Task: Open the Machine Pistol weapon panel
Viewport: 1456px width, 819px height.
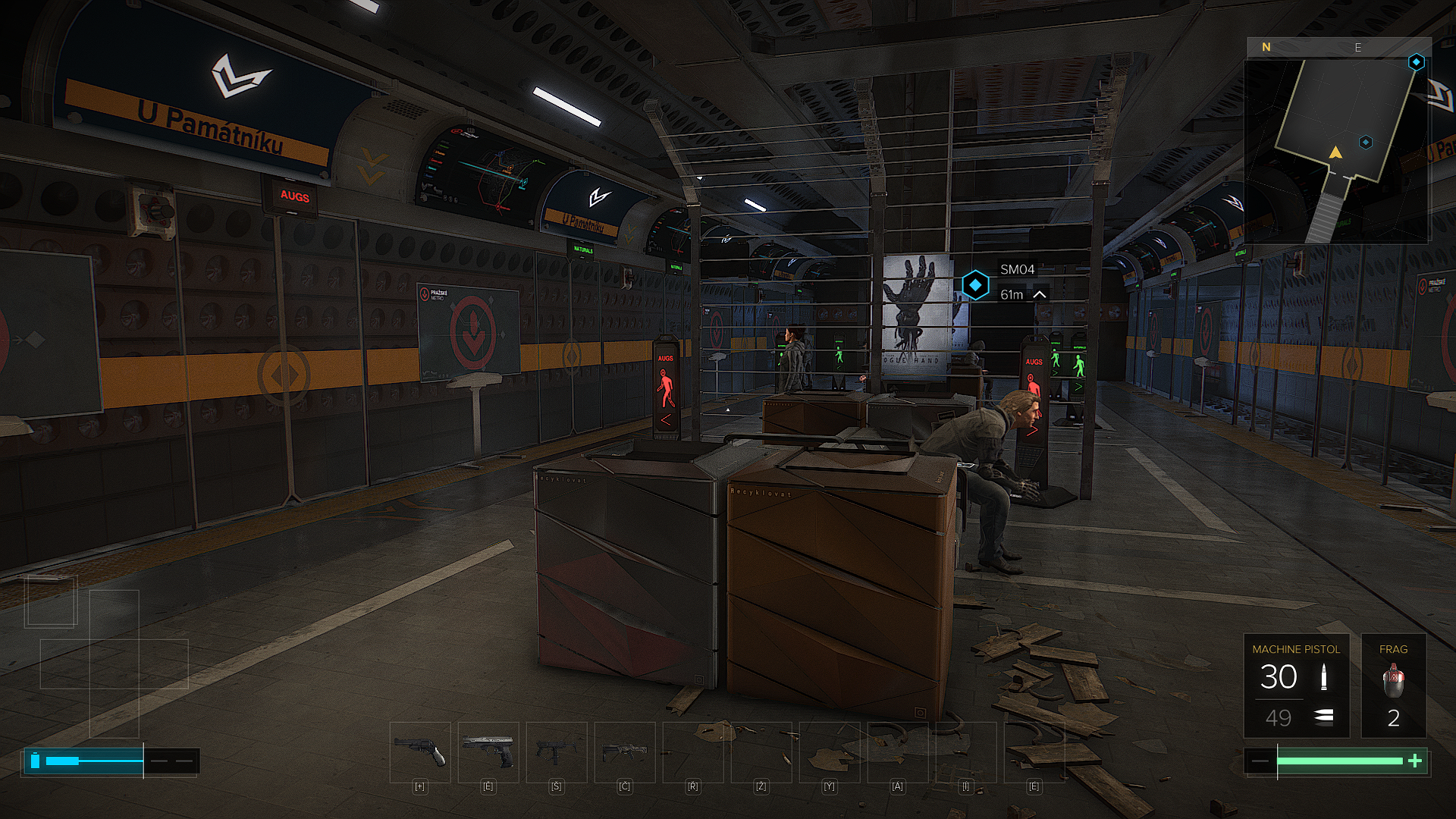Action: pyautogui.click(x=1296, y=686)
